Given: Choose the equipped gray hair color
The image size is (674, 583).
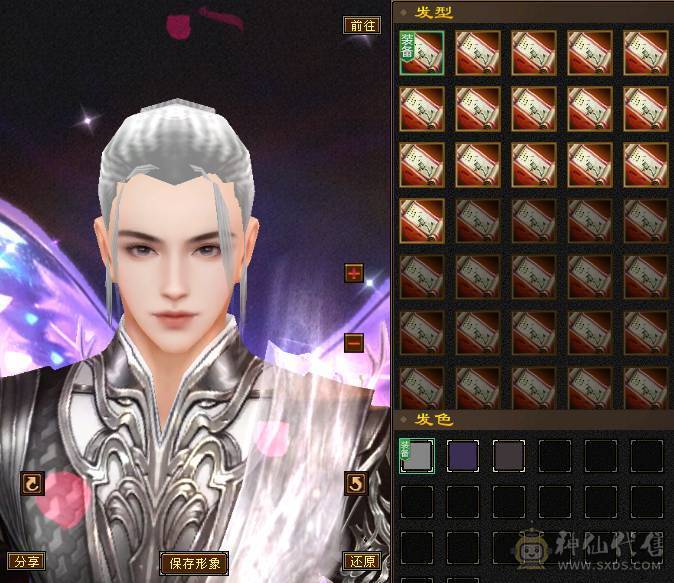Looking at the screenshot, I should click(x=417, y=456).
